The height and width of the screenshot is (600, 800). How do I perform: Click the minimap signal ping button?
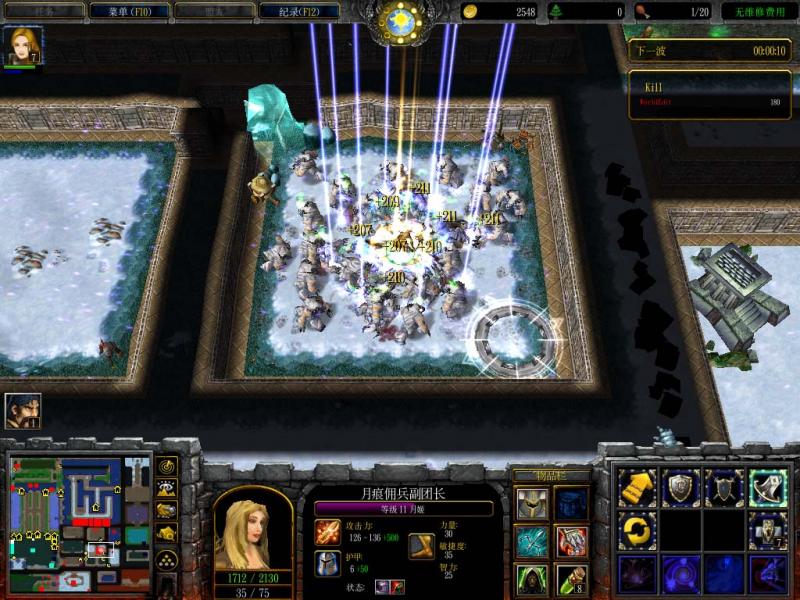click(167, 467)
